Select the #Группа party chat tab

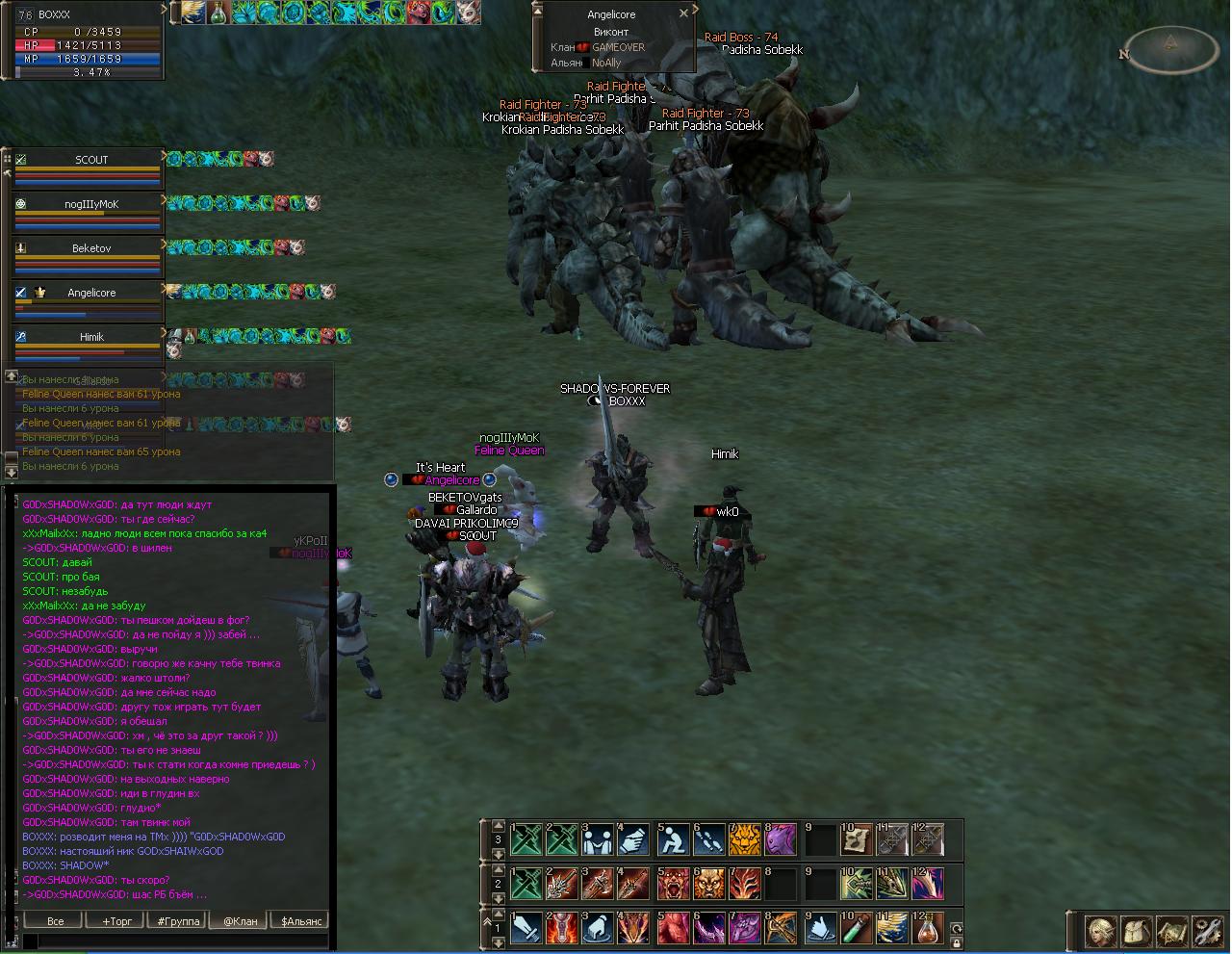click(x=178, y=921)
